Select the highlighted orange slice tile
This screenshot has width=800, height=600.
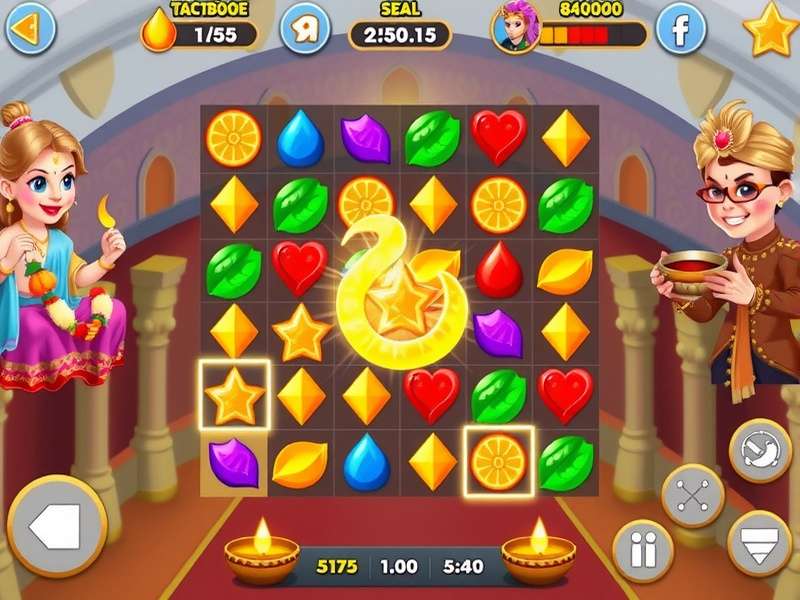click(498, 460)
